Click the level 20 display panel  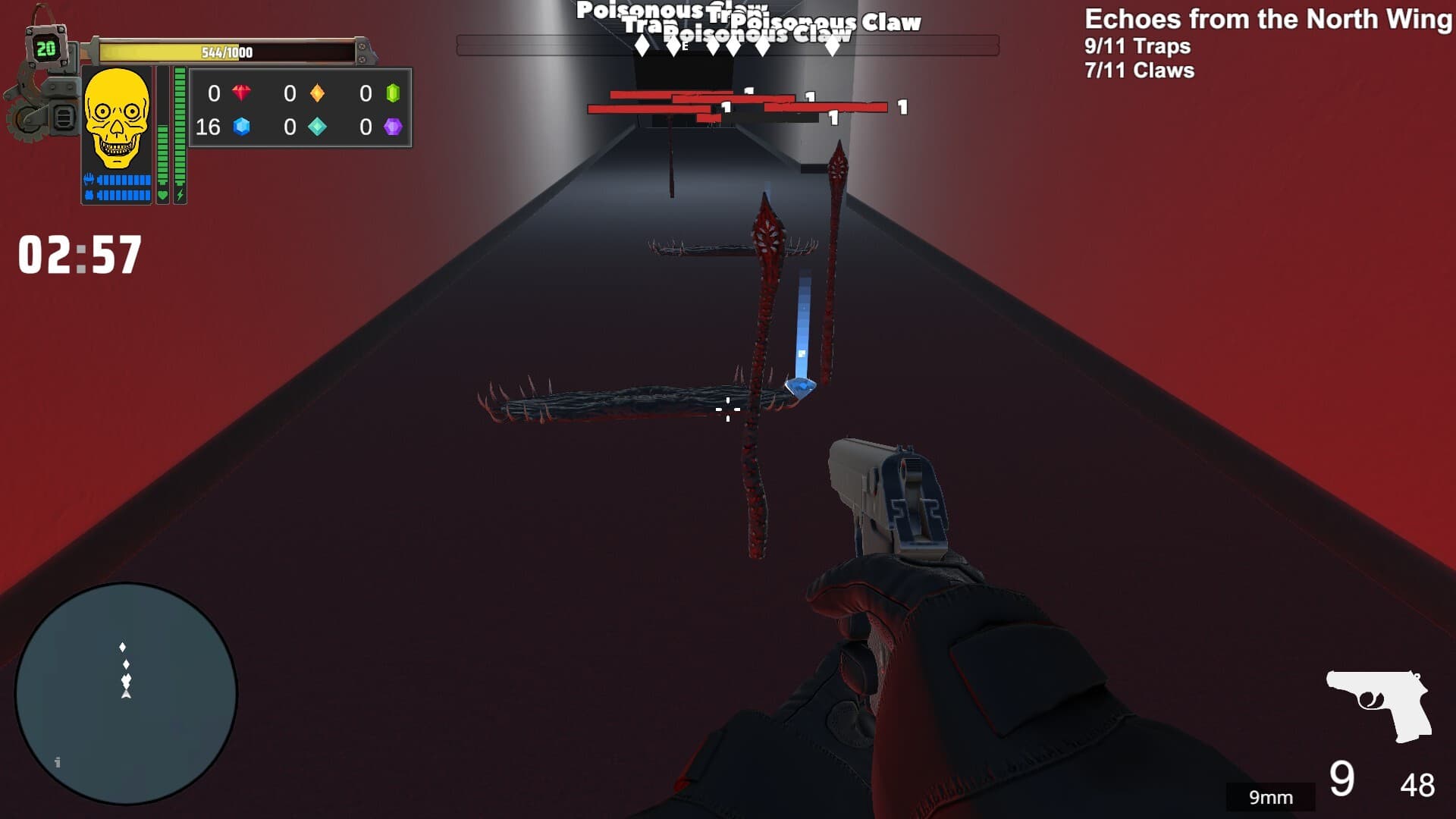(x=47, y=47)
